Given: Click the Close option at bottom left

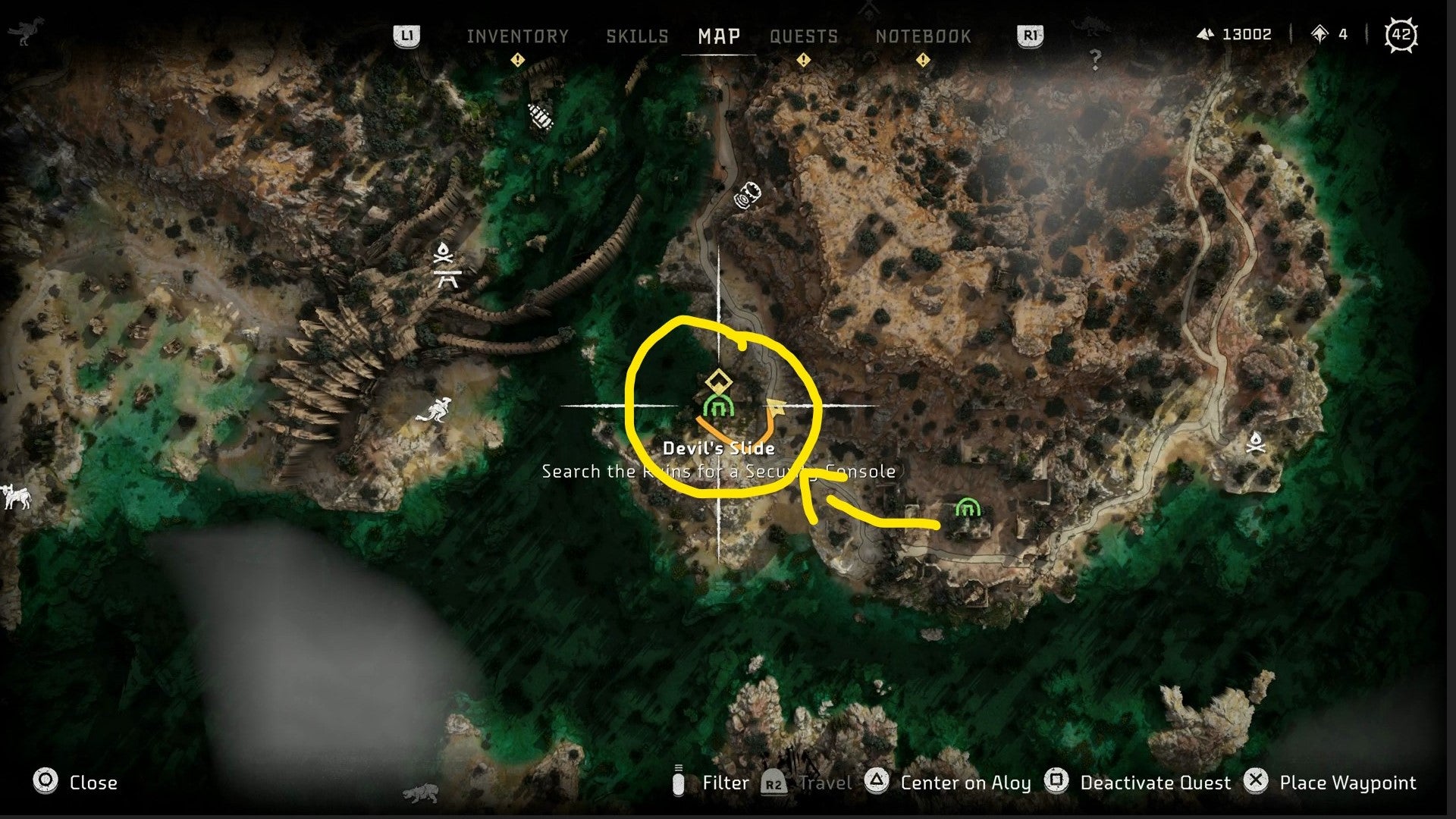Looking at the screenshot, I should click(x=91, y=783).
